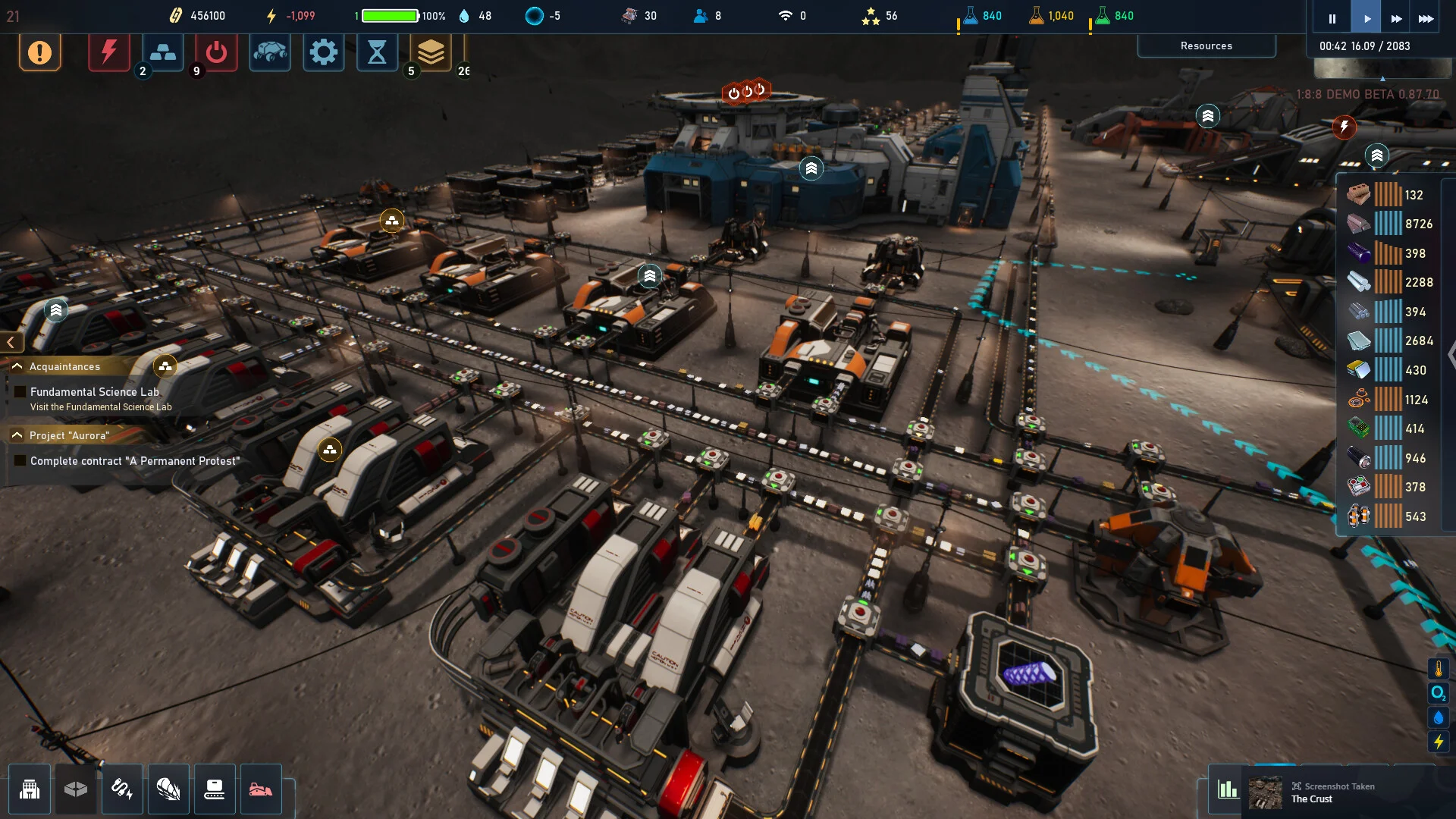Click the hourglass icon
The width and height of the screenshot is (1456, 819).
coord(377,52)
